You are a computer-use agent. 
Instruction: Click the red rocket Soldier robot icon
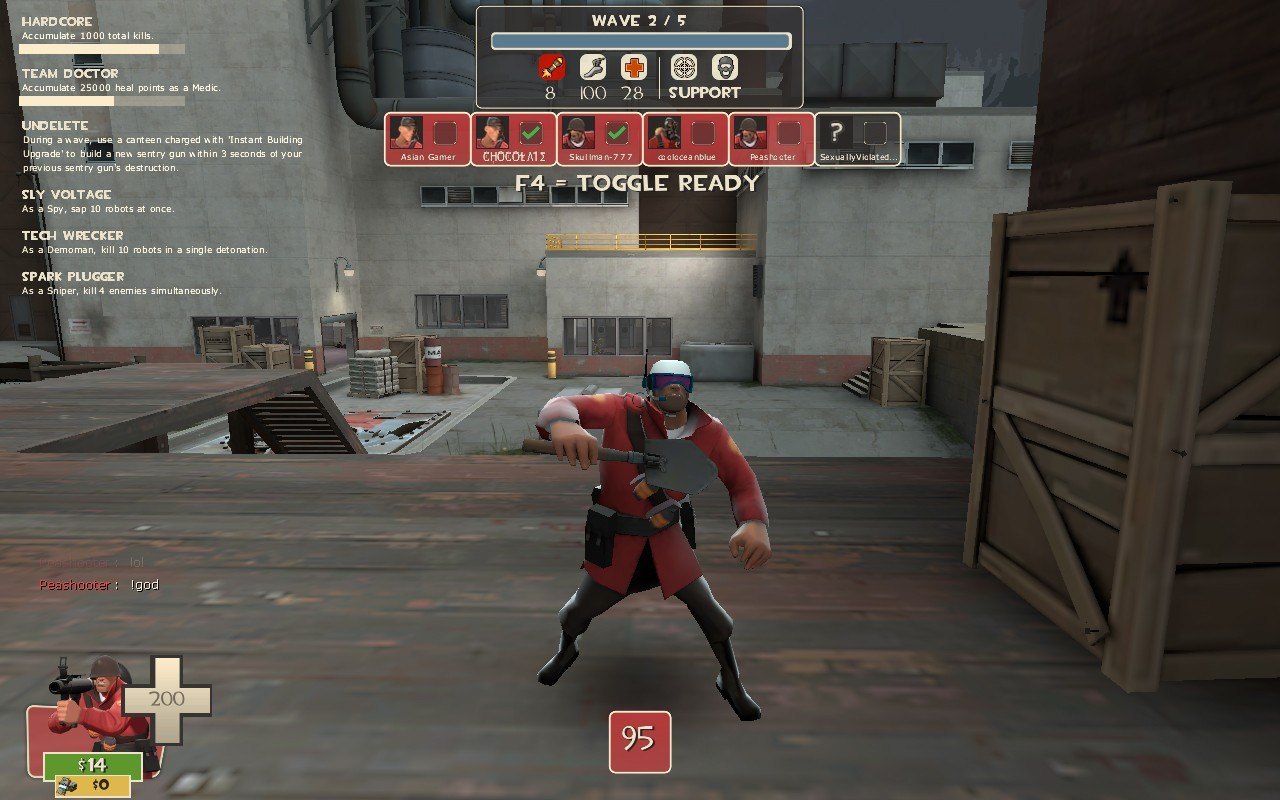click(x=551, y=67)
